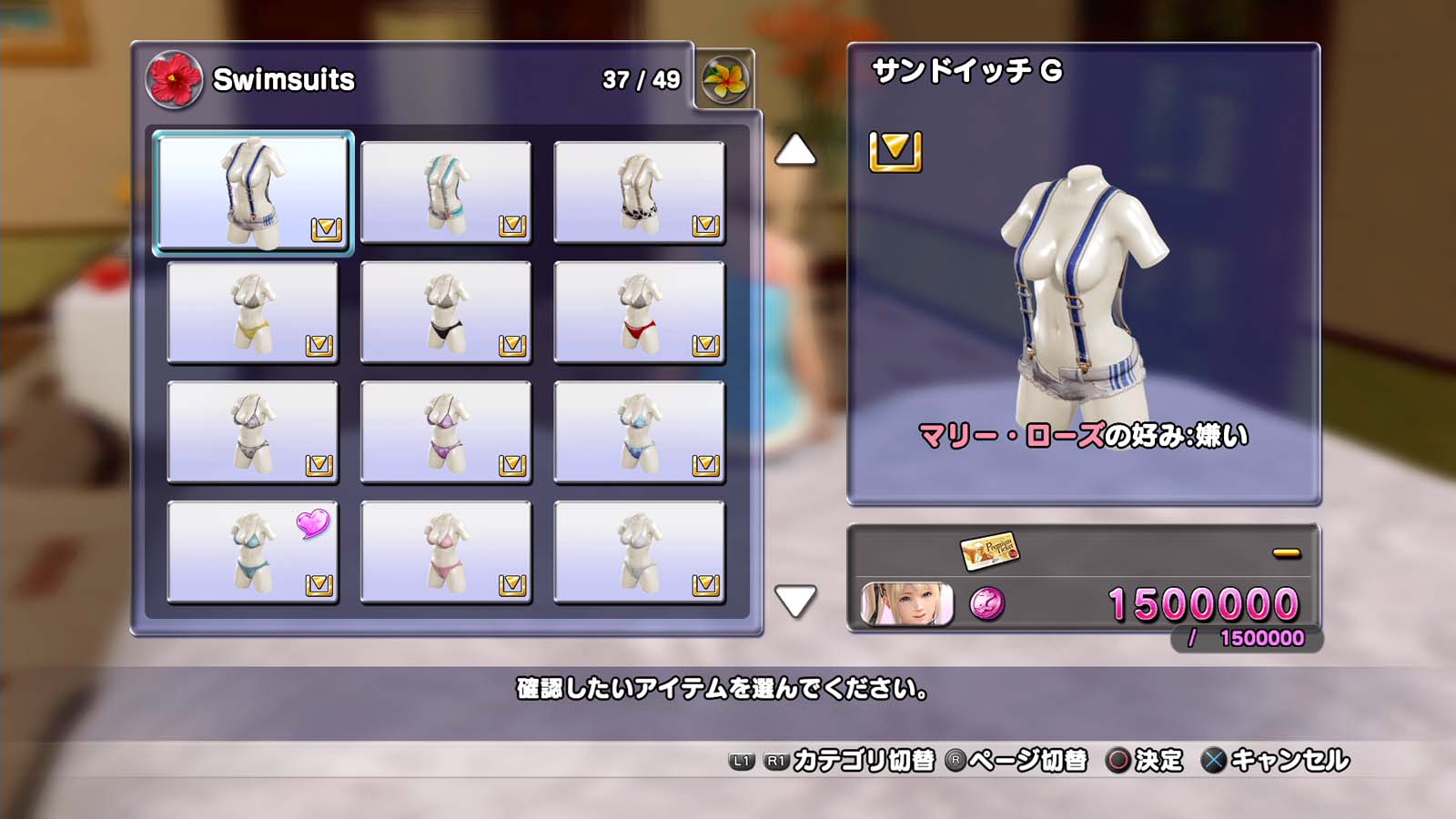This screenshot has width=1456, height=819.
Task: Select the yellow bikini thumbnail
Action: tap(253, 312)
